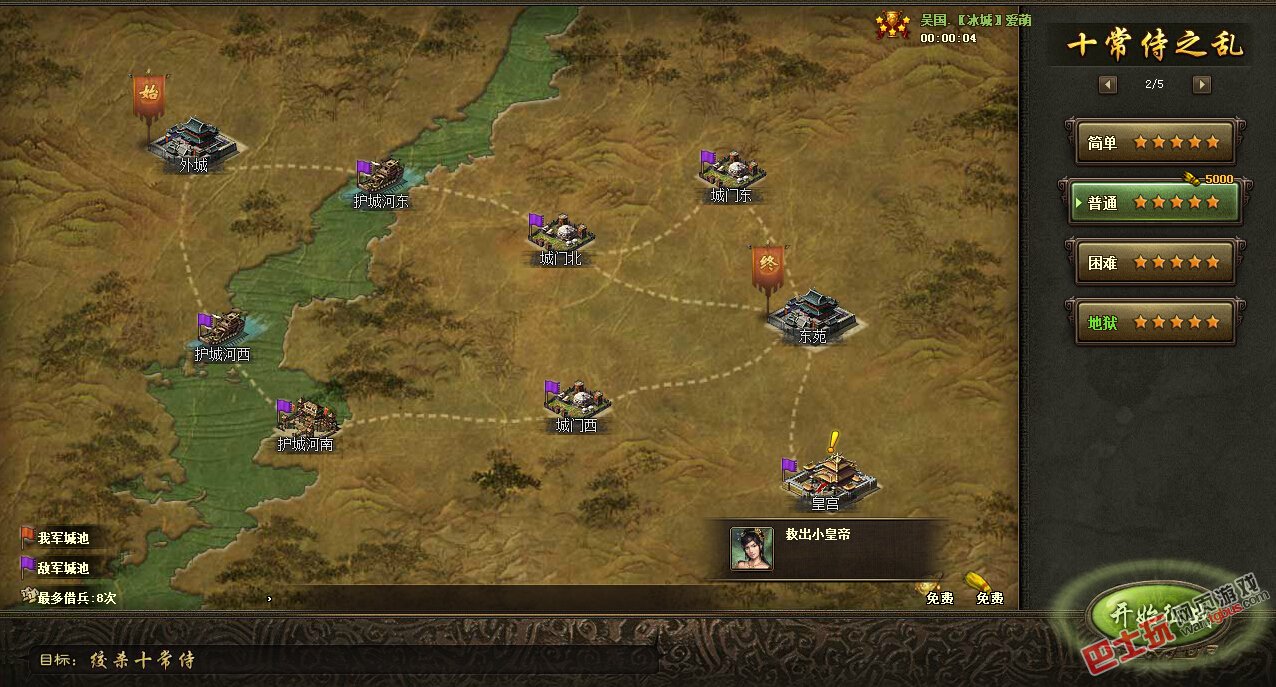
Task: Select the 护城河南 enemy city node
Action: pyautogui.click(x=306, y=418)
